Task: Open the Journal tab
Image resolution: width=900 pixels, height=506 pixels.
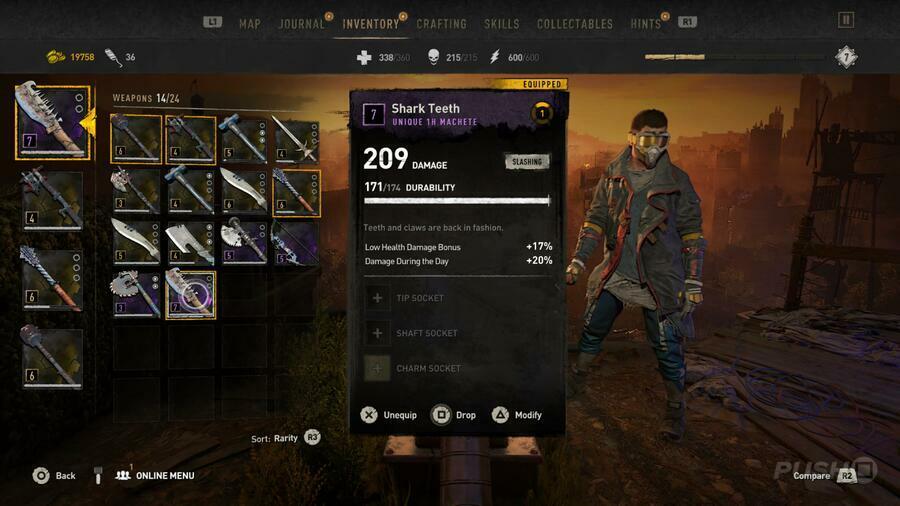Action: [x=301, y=23]
